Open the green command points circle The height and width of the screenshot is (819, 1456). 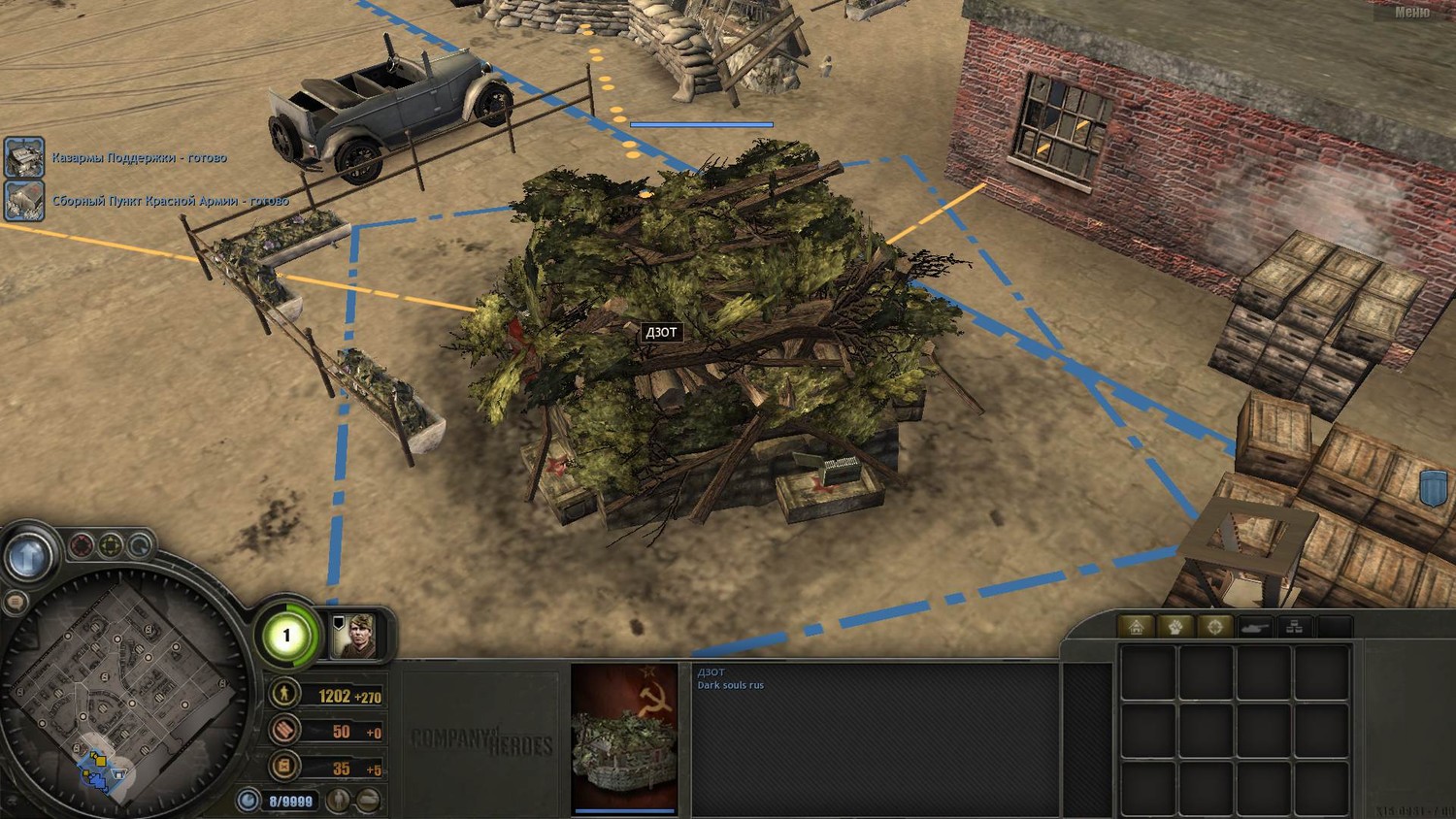point(286,637)
